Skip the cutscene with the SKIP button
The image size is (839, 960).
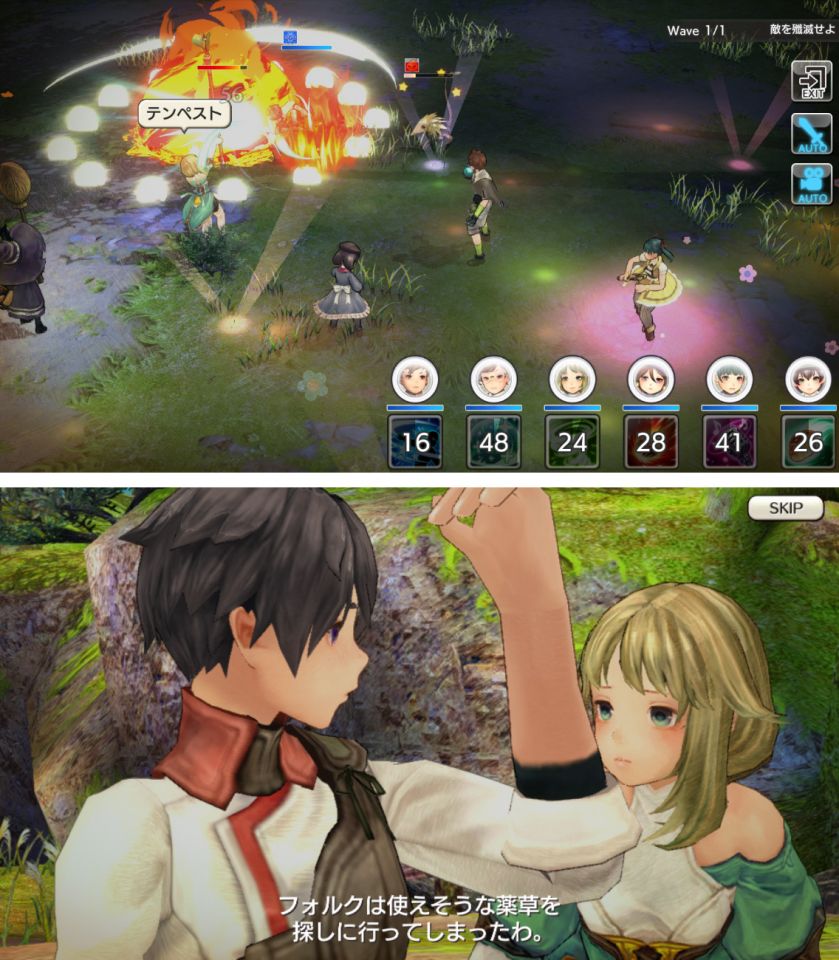point(785,508)
